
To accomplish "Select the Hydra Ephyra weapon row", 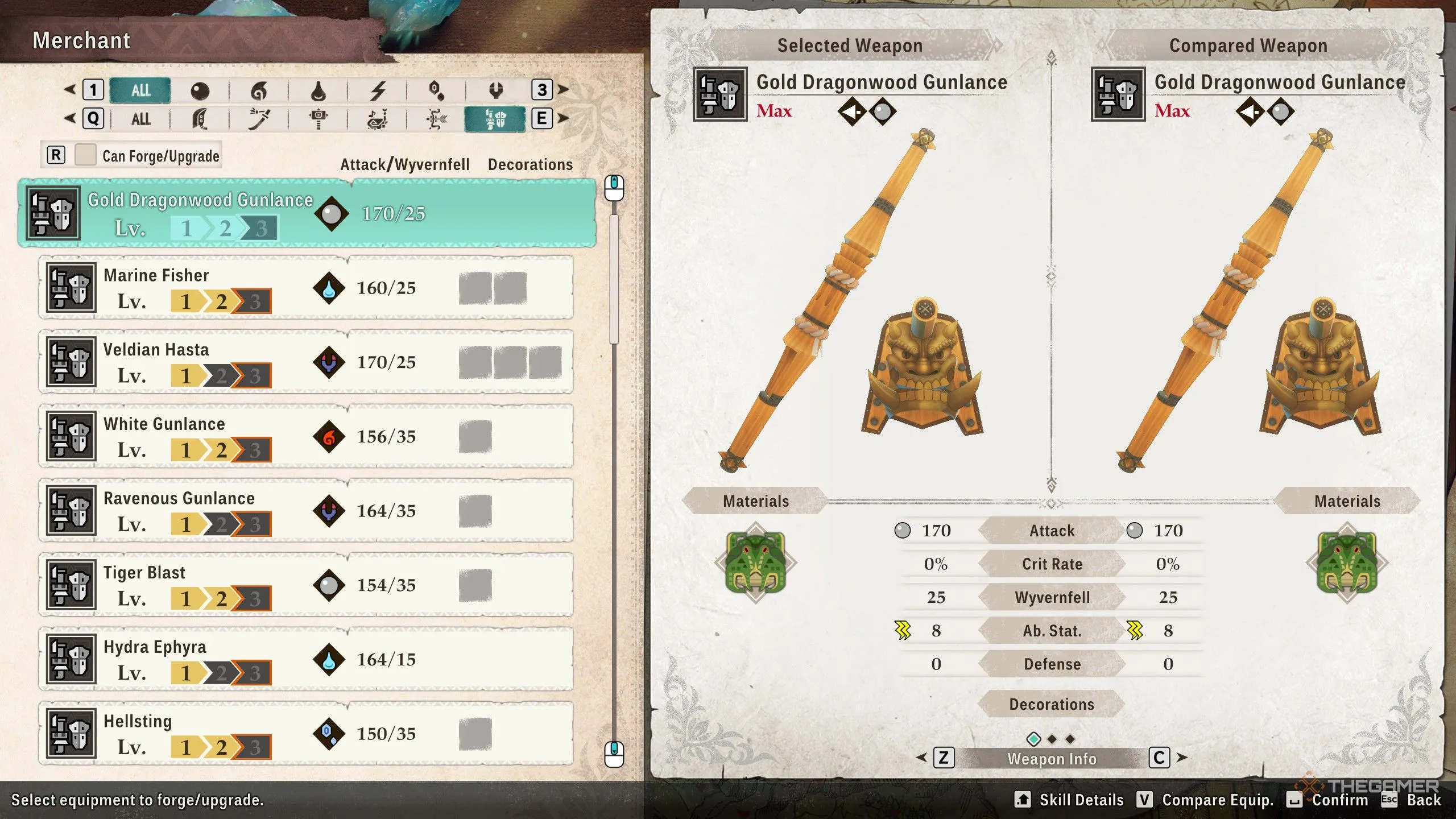I will [306, 660].
